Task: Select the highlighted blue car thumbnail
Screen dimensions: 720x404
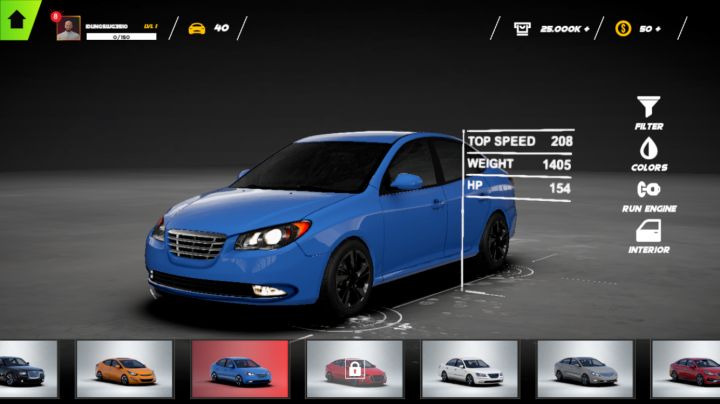Action: click(x=240, y=369)
